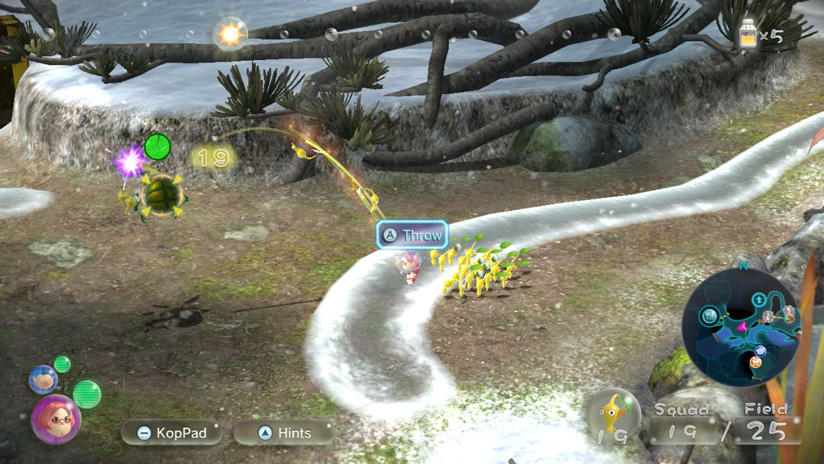Use the spray bottle item icon
This screenshot has width=824, height=464.
[747, 34]
